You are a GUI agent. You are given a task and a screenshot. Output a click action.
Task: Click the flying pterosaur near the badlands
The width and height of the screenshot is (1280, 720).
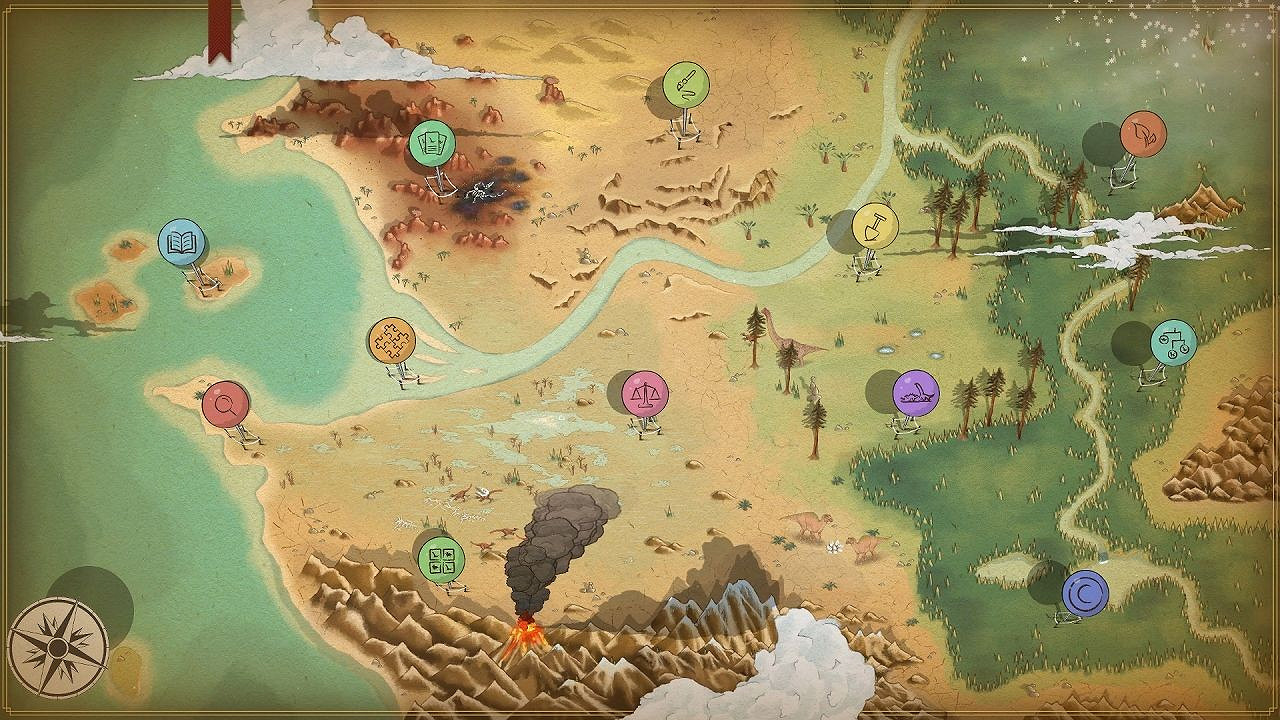pyautogui.click(x=484, y=494)
